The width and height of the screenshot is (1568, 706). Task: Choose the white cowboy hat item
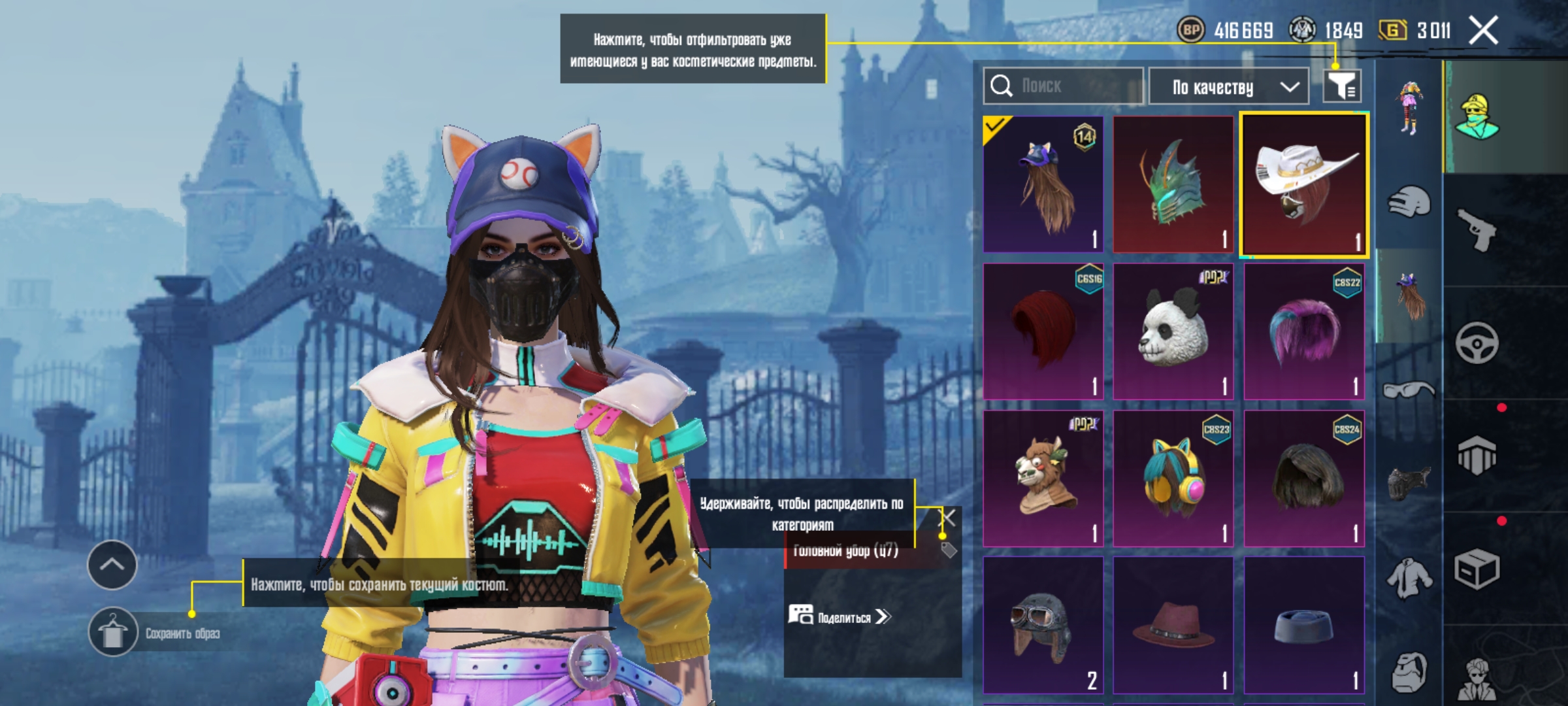coord(1304,184)
